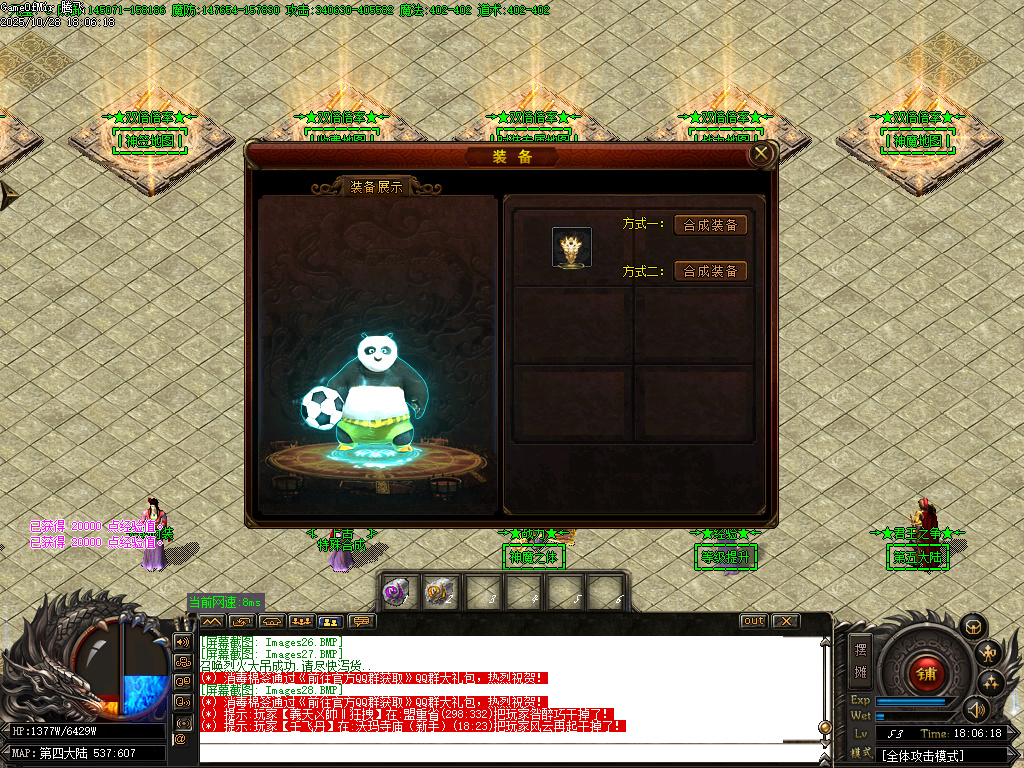This screenshot has height=768, width=1024.
Task: Select the golden equipment item icon
Action: click(x=572, y=248)
